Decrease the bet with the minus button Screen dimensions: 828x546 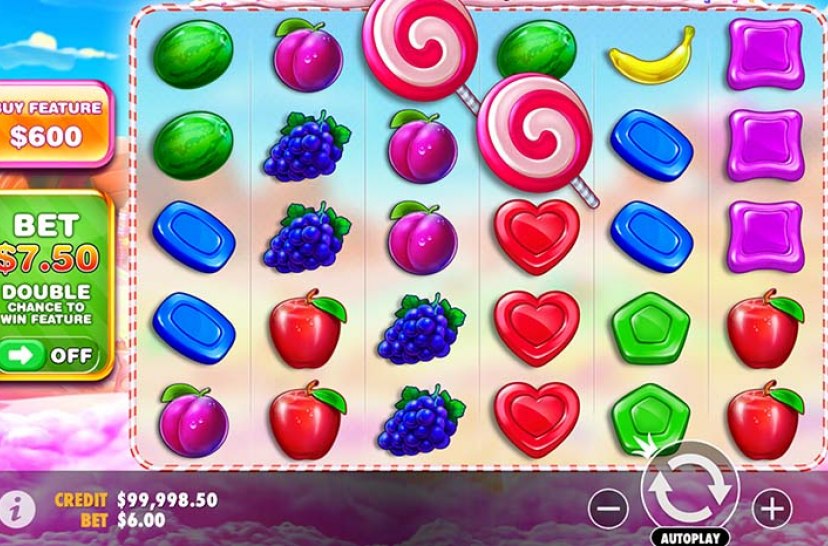pyautogui.click(x=606, y=509)
